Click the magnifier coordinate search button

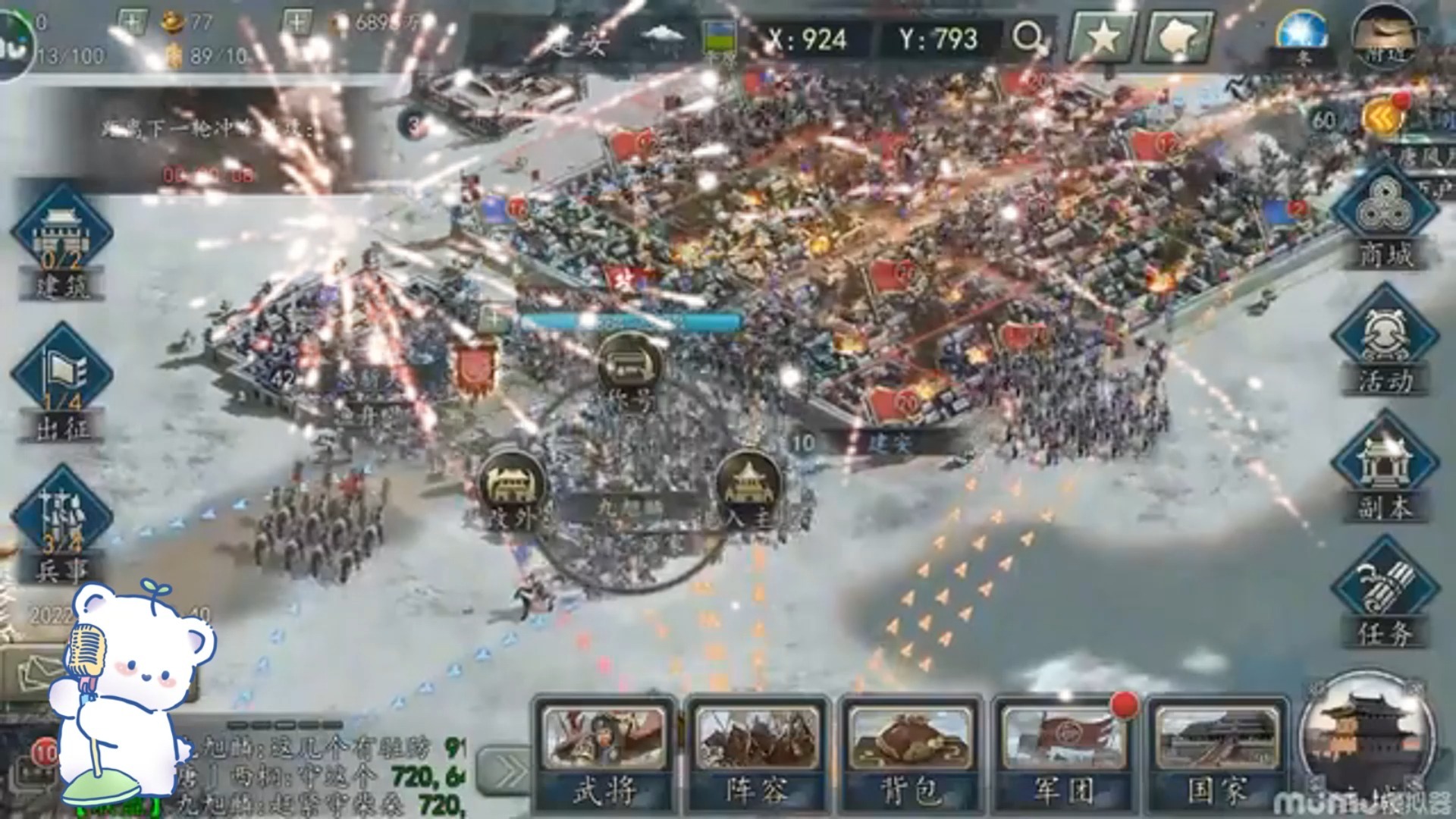click(x=1028, y=36)
